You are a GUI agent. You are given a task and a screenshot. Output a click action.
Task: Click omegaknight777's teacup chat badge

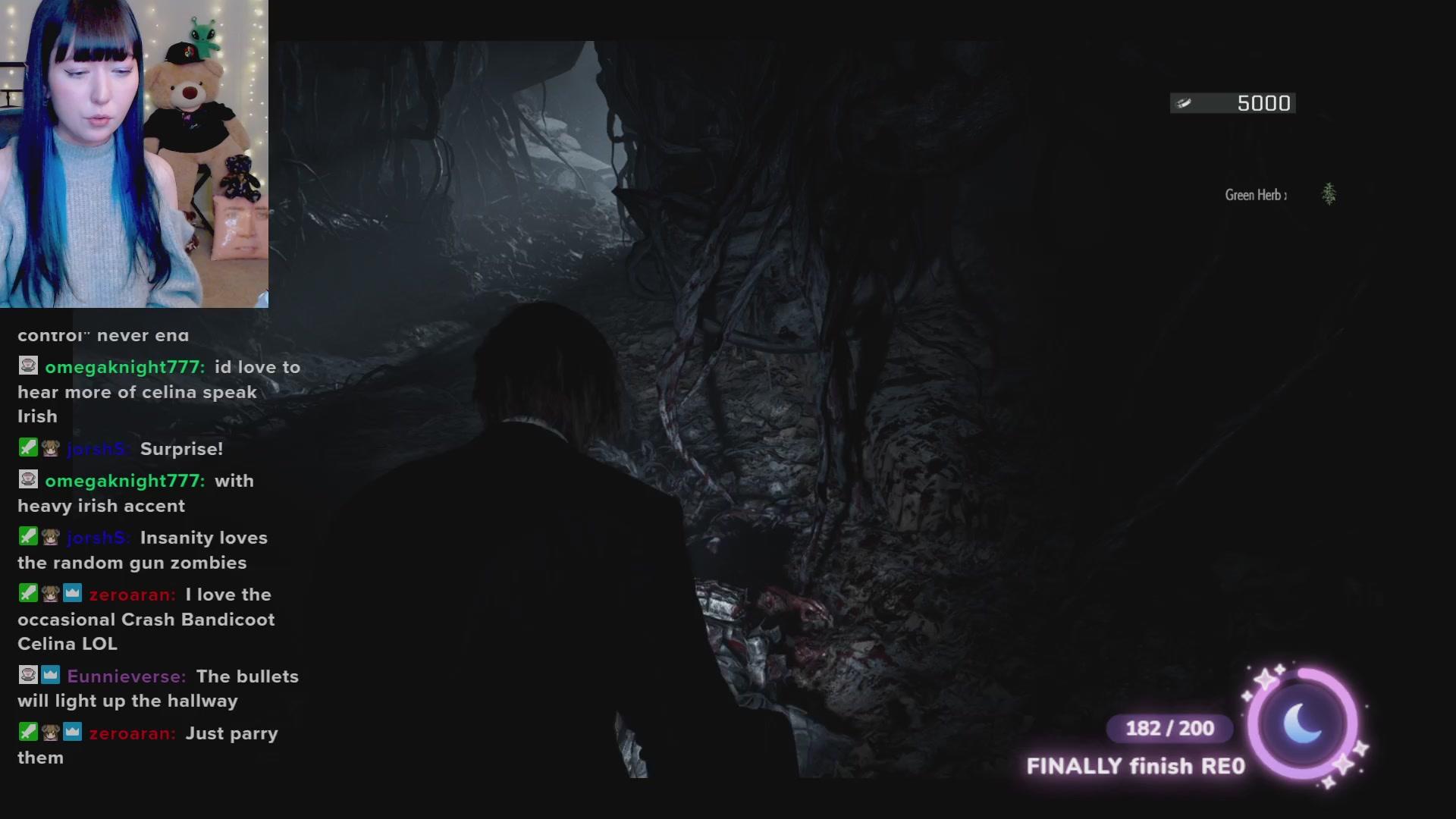point(27,366)
